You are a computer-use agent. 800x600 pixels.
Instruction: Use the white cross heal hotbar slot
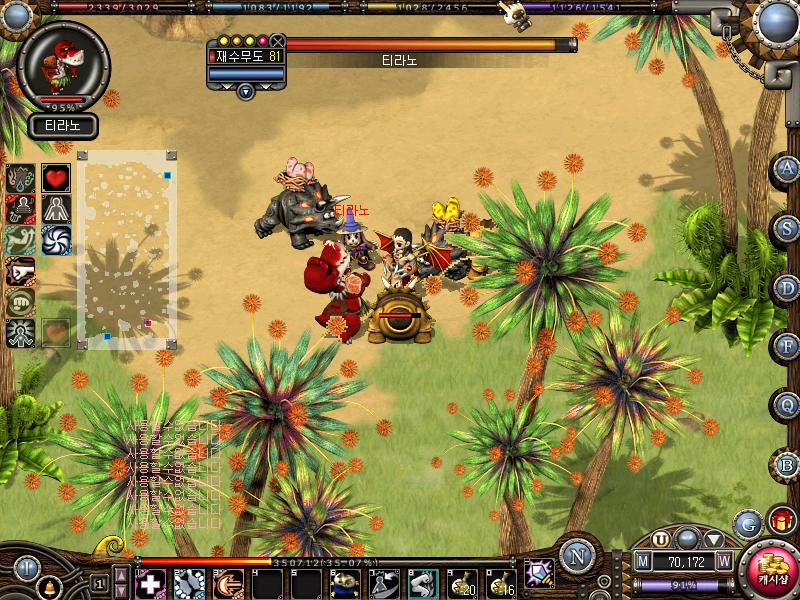(x=151, y=584)
